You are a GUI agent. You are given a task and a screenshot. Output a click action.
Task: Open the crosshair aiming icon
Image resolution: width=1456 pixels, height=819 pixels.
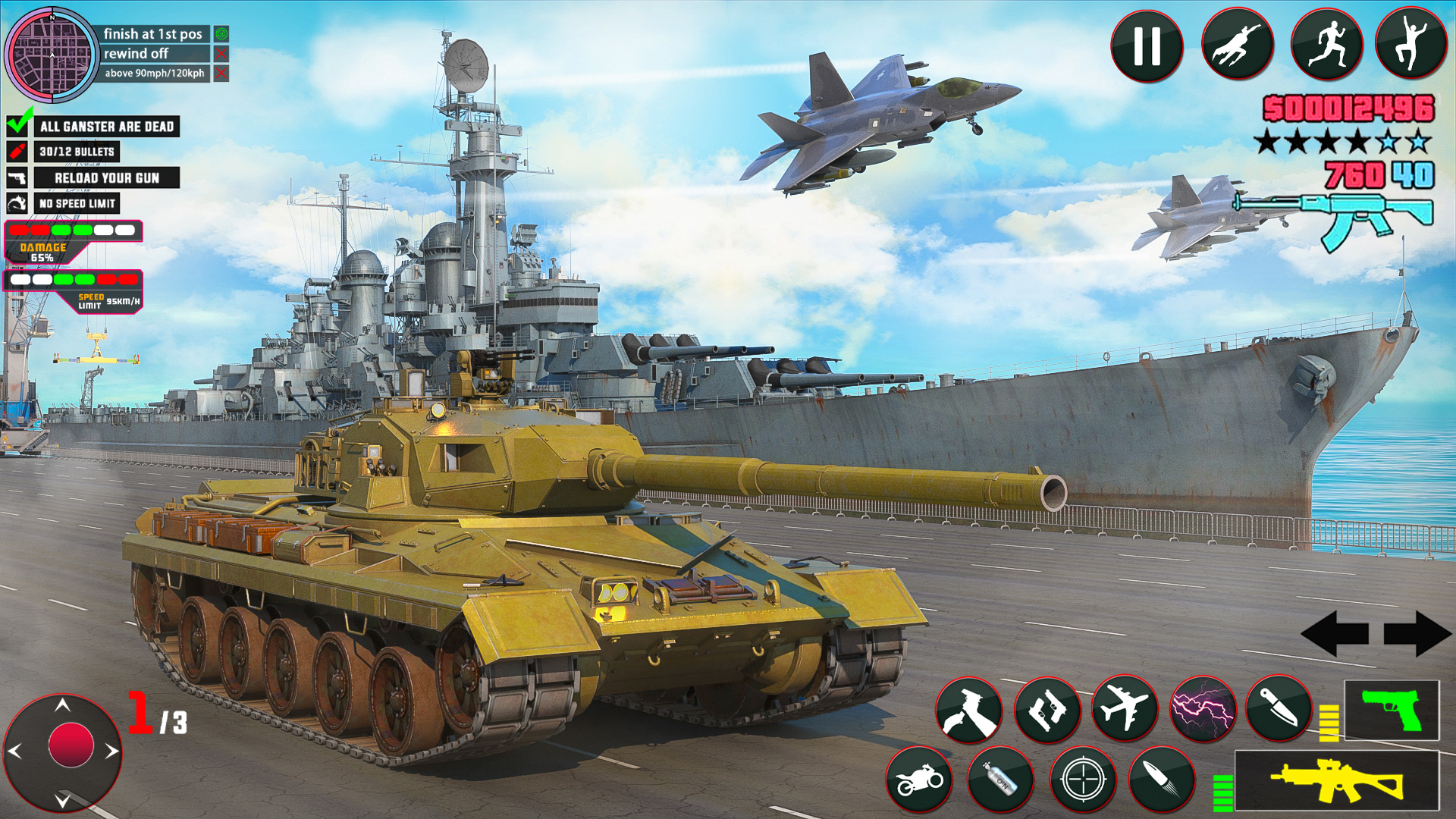(1083, 781)
